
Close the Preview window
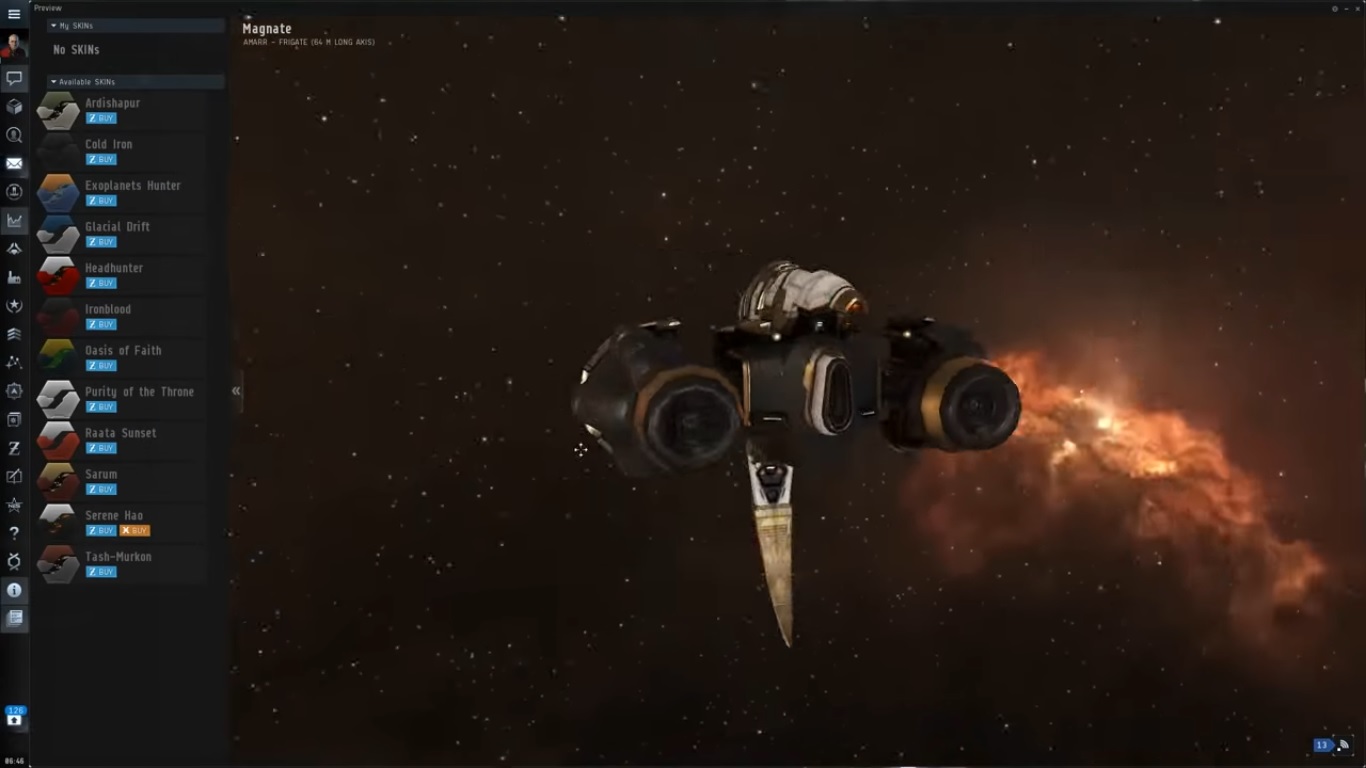pyautogui.click(x=1357, y=8)
